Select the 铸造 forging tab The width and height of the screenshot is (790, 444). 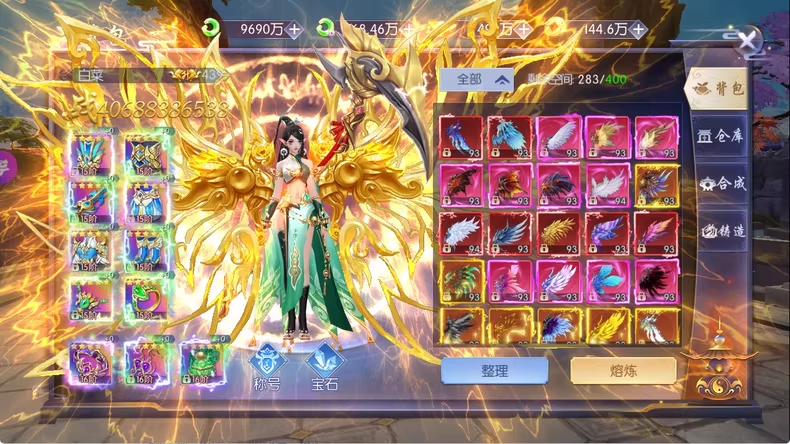pyautogui.click(x=720, y=230)
